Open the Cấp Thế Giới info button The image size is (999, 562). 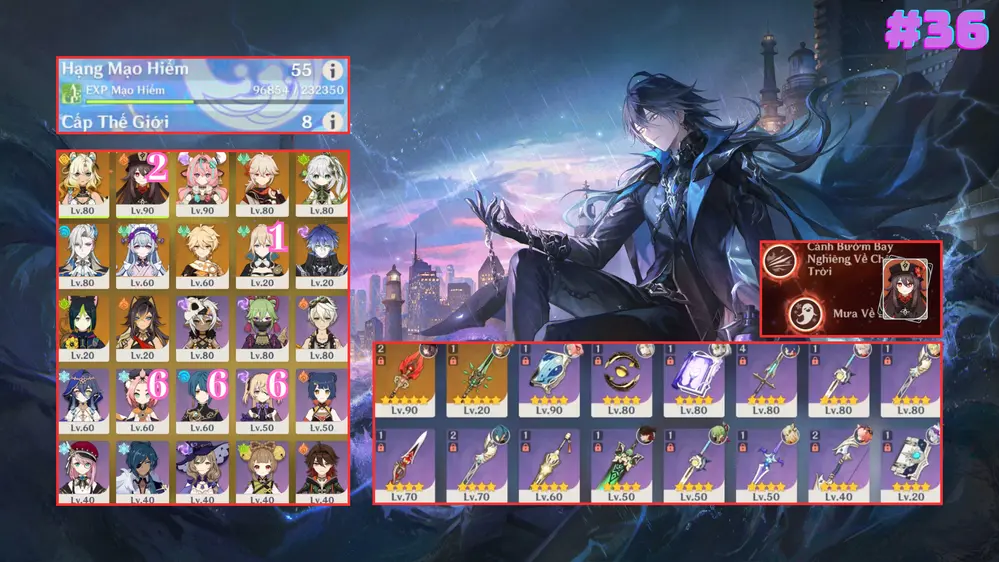coord(332,121)
